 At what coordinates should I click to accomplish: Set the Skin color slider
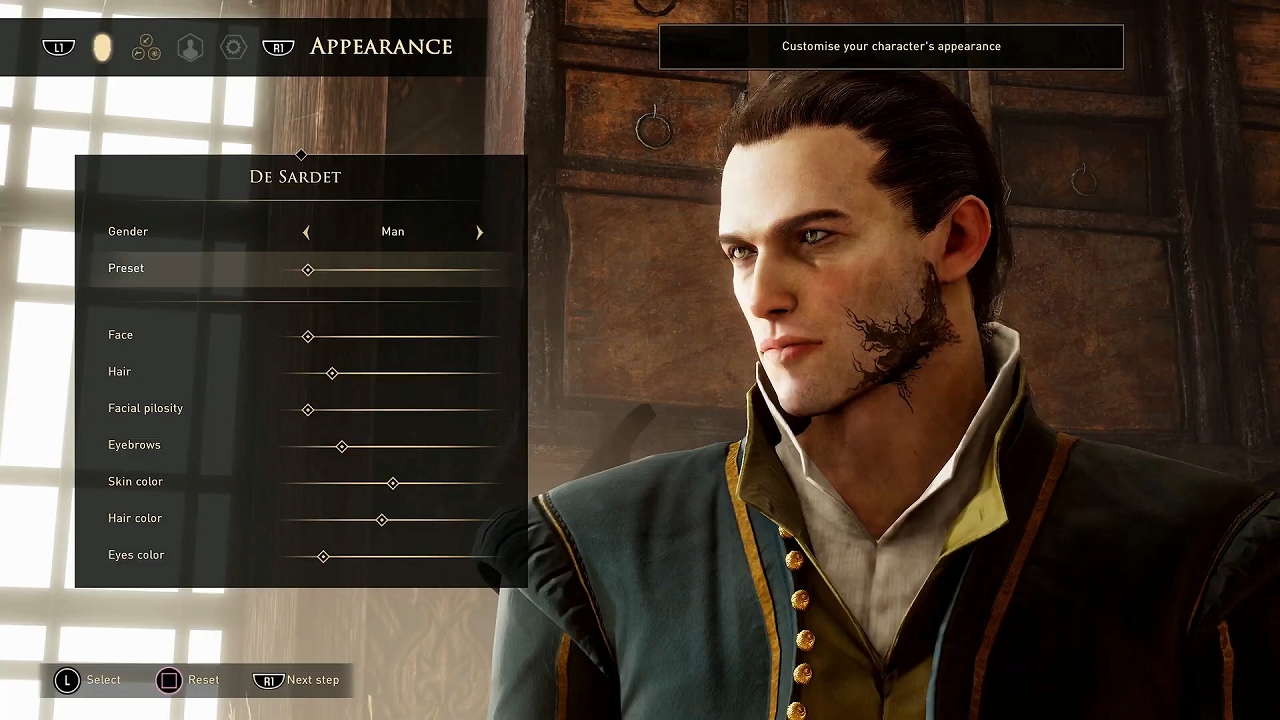tap(393, 483)
